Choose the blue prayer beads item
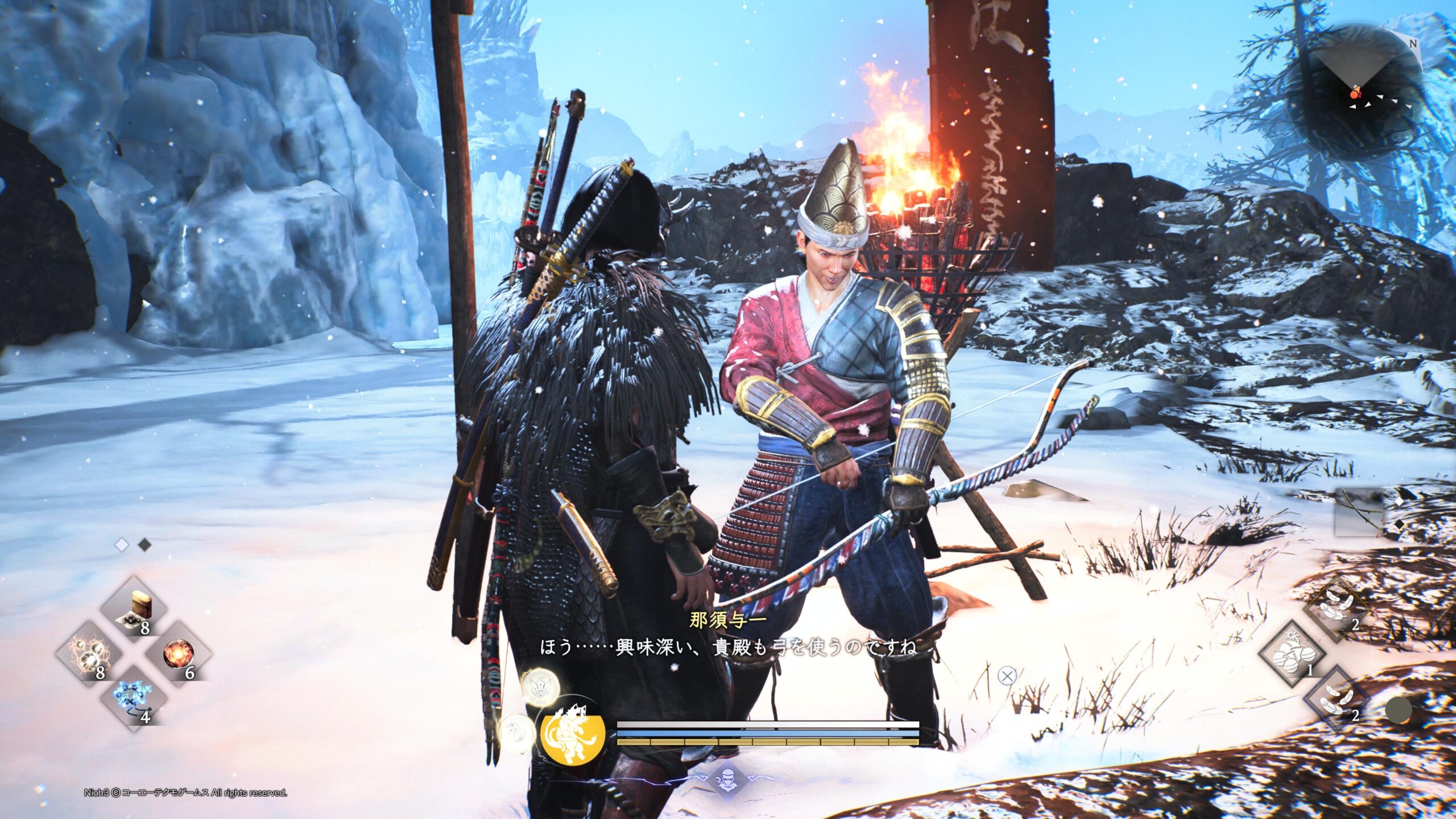1456x819 pixels. (x=133, y=699)
